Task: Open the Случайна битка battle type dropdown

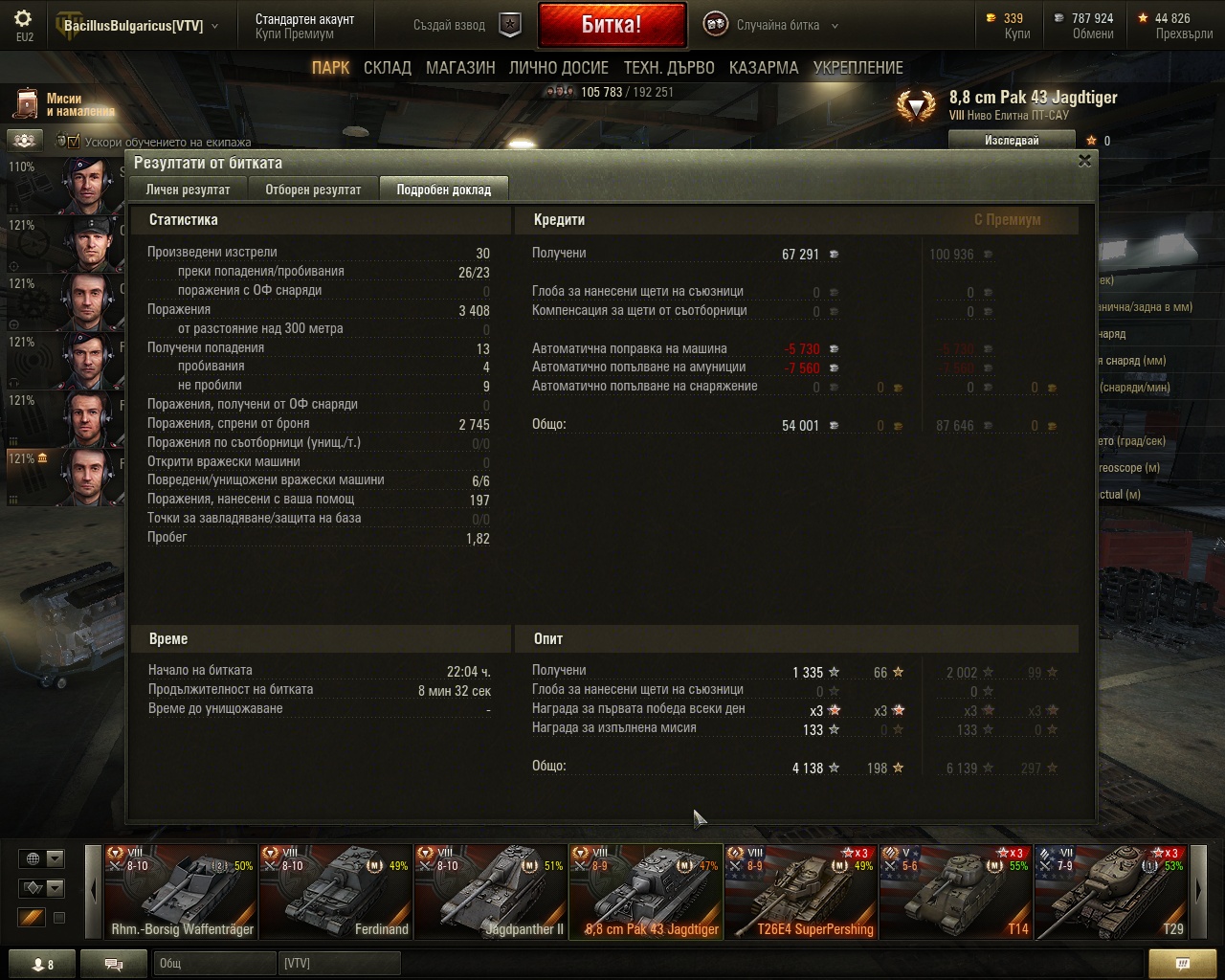Action: pyautogui.click(x=777, y=26)
